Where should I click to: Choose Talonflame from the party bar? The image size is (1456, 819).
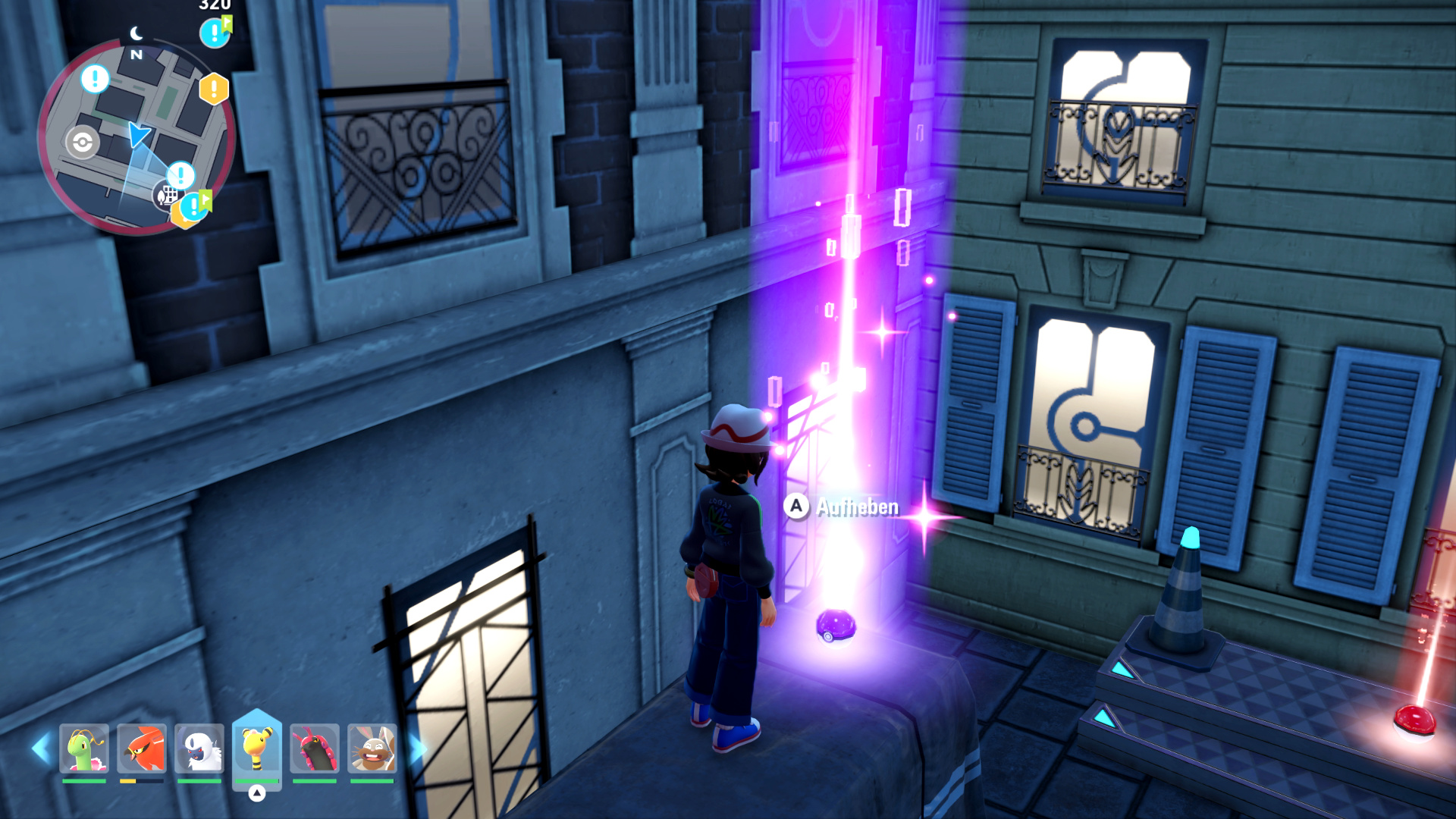pyautogui.click(x=142, y=749)
